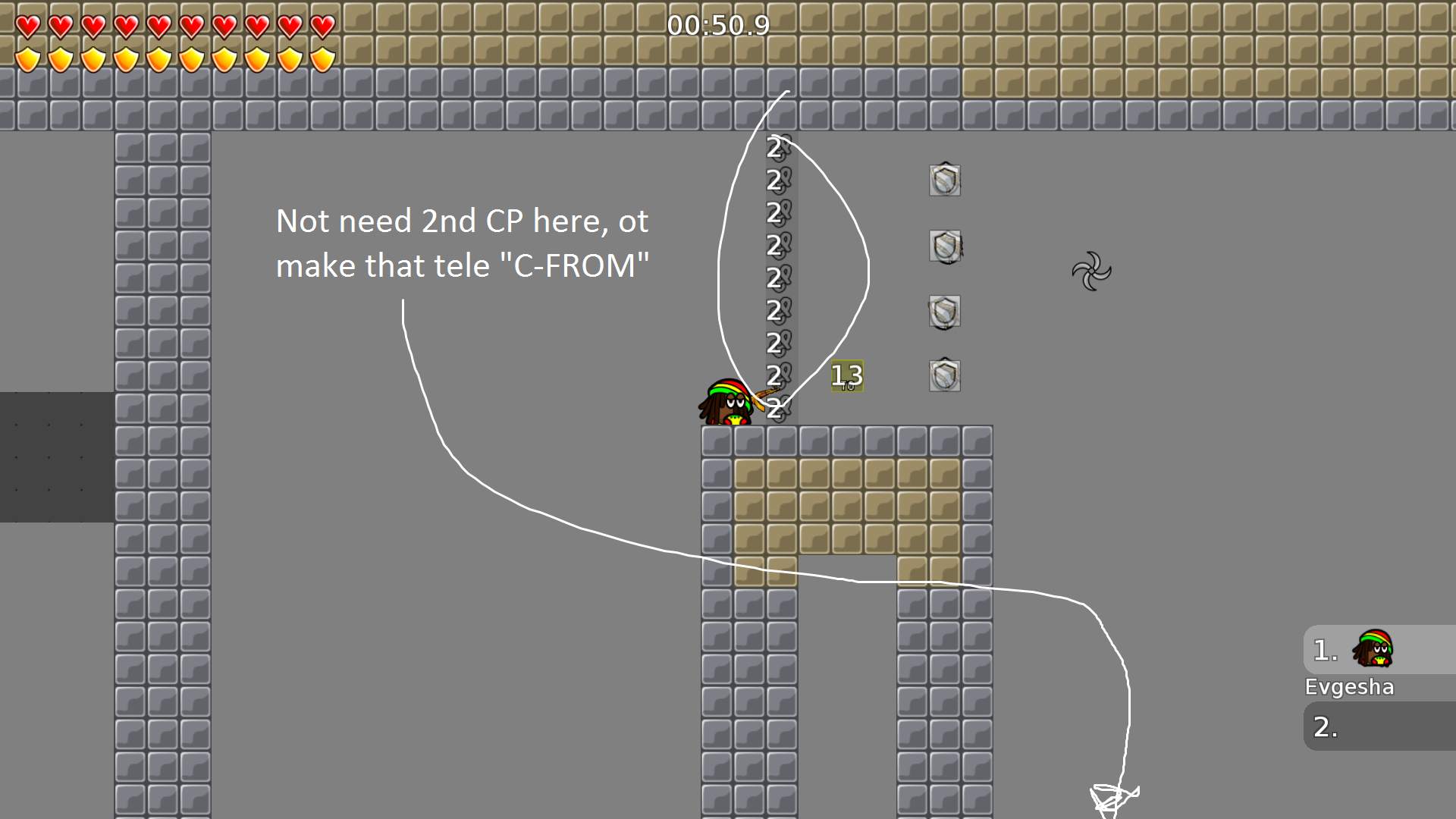The height and width of the screenshot is (819, 1456).
Task: Click the annotation text mentioning C-FROM
Action: [x=463, y=265]
